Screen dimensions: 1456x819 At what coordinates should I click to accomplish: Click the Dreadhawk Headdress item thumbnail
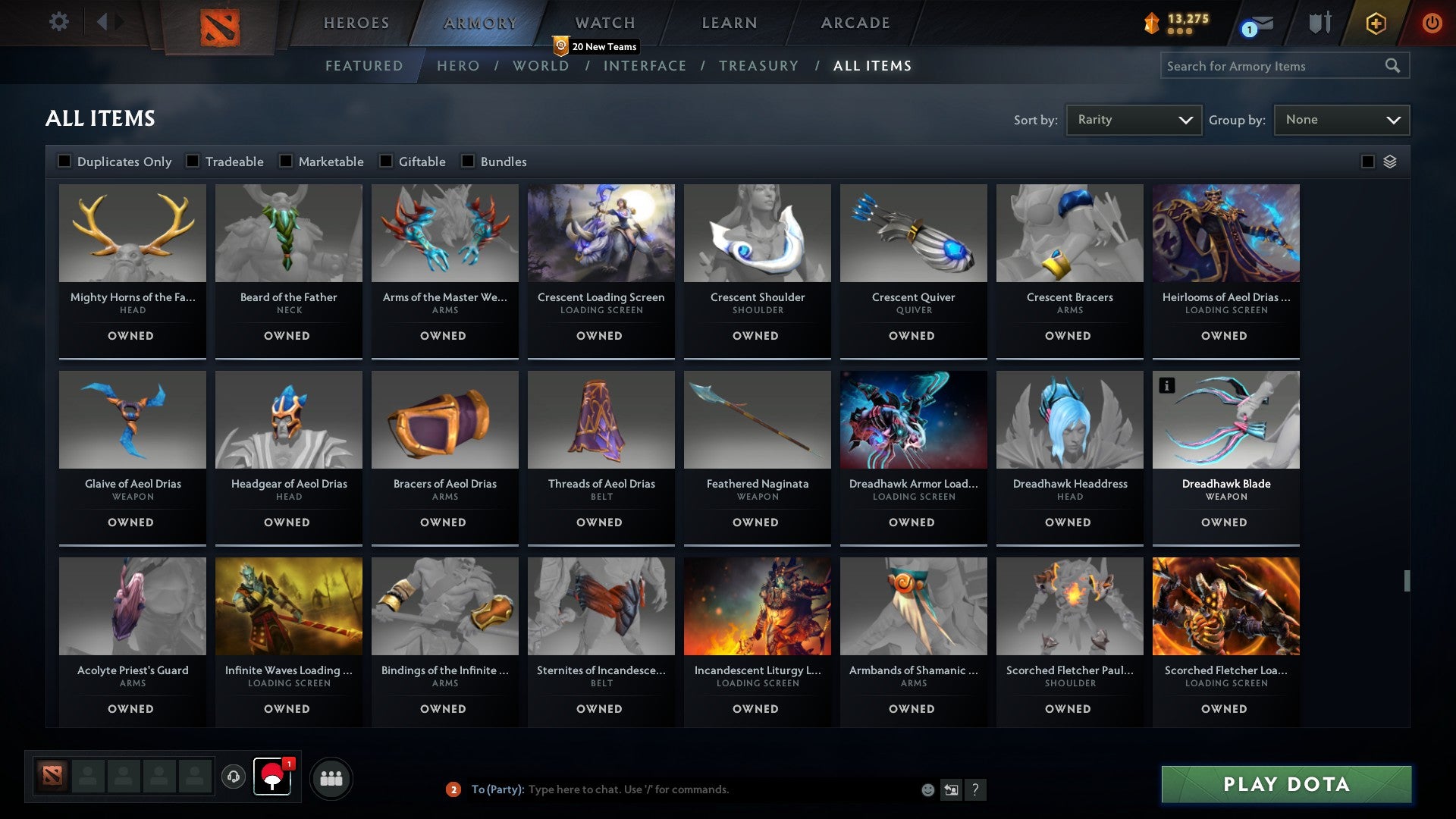coord(1069,419)
